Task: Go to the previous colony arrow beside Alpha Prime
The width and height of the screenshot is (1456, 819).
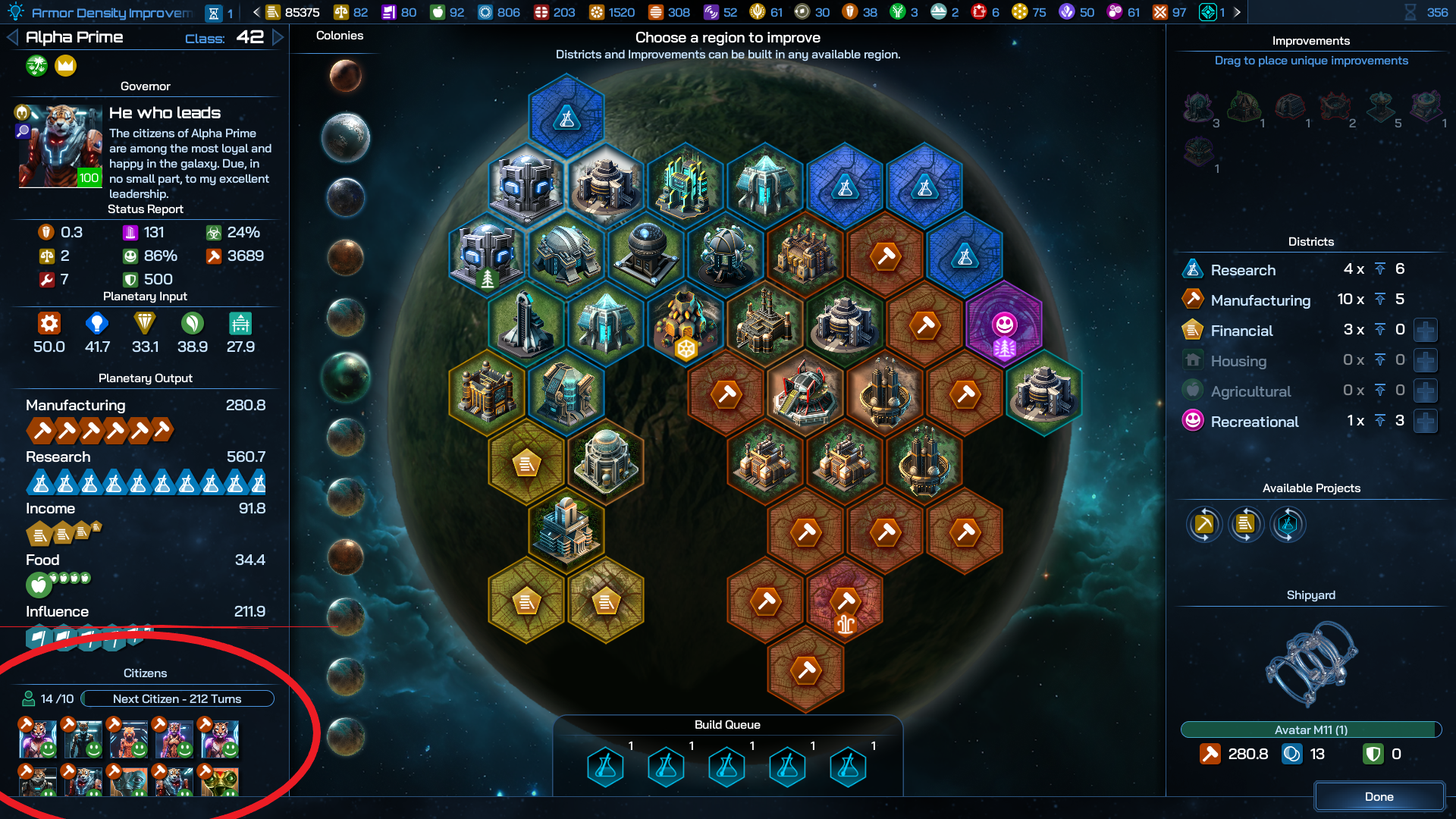Action: pos(12,37)
